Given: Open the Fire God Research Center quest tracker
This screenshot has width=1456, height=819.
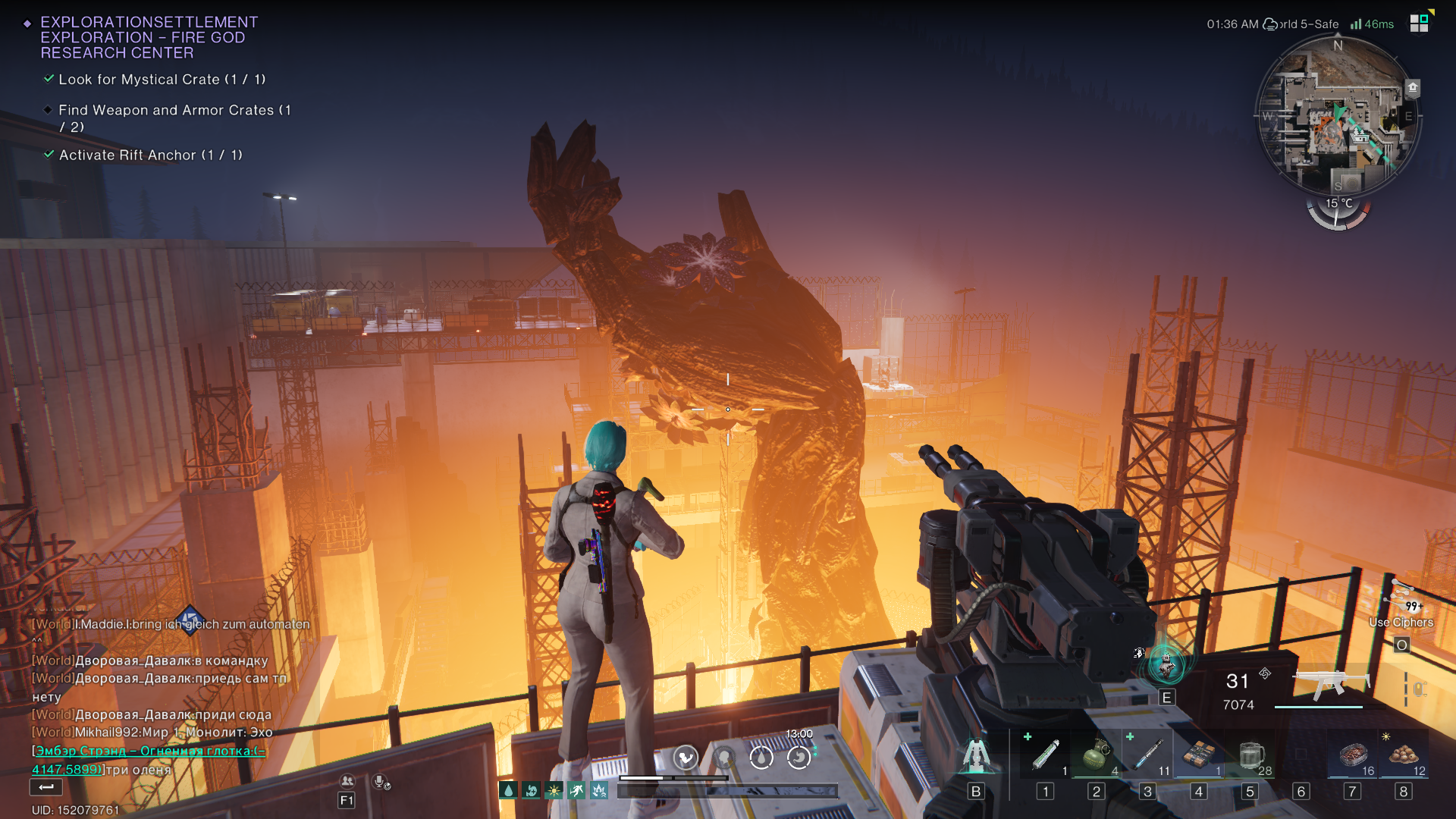Looking at the screenshot, I should [149, 37].
